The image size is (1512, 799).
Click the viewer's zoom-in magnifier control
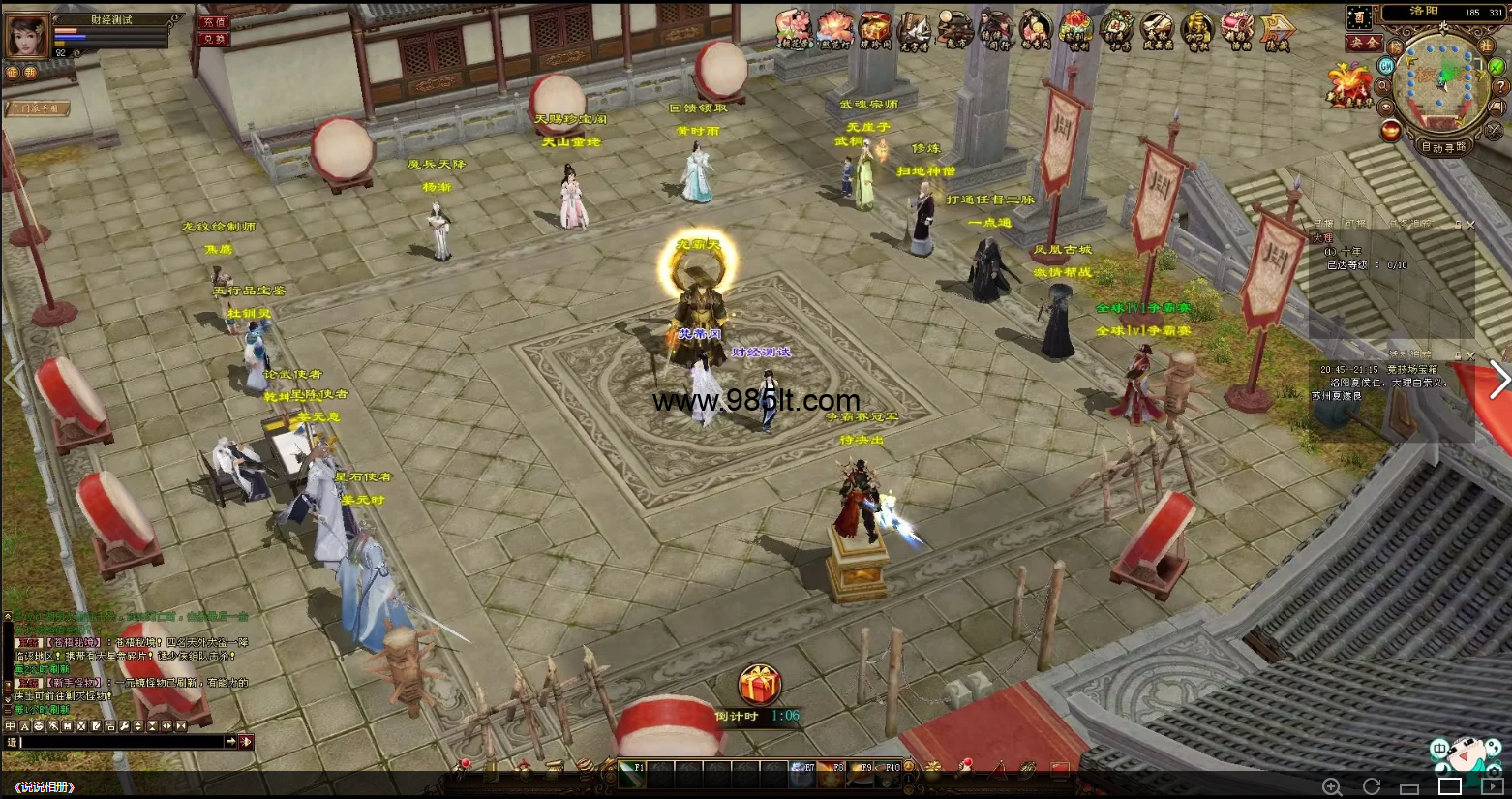pyautogui.click(x=1332, y=786)
